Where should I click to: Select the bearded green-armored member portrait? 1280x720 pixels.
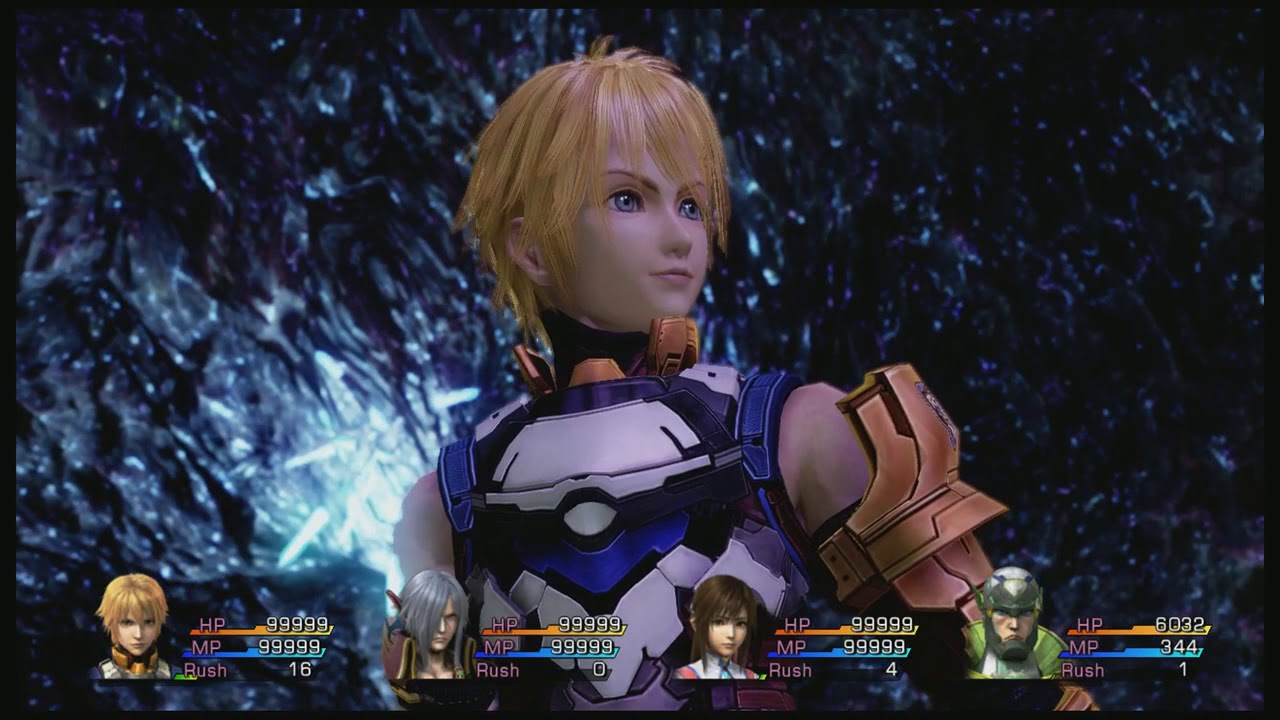(1009, 627)
